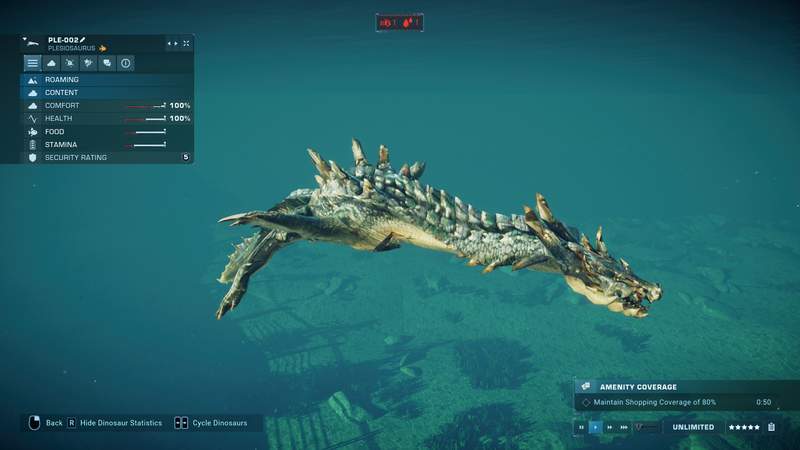Open the list overview tab in dinosaur panel
Viewport: 800px width, 450px height.
click(x=33, y=63)
